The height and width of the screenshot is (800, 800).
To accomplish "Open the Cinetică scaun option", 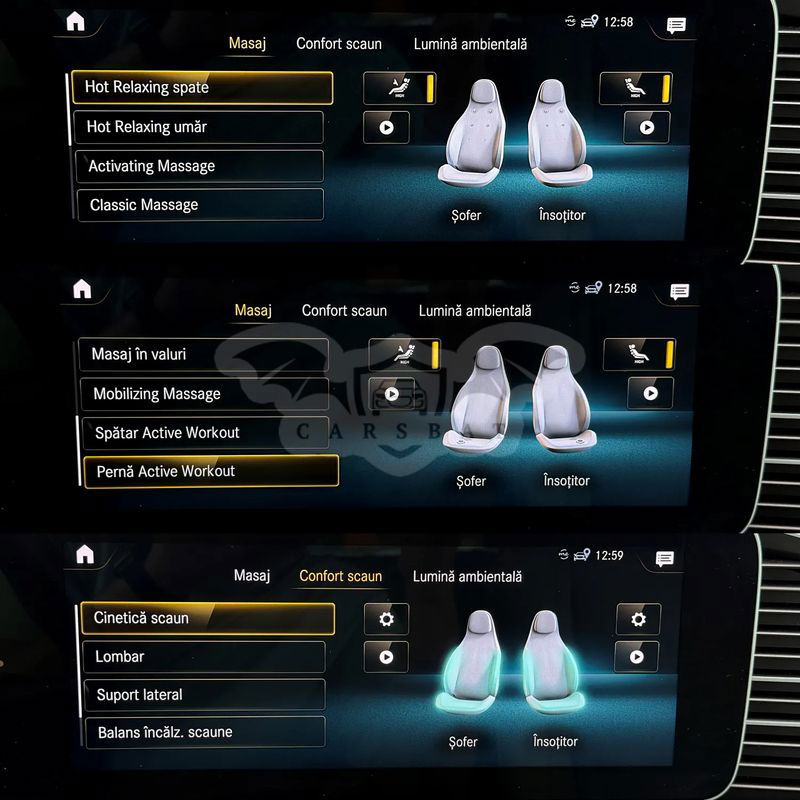I will pos(207,618).
